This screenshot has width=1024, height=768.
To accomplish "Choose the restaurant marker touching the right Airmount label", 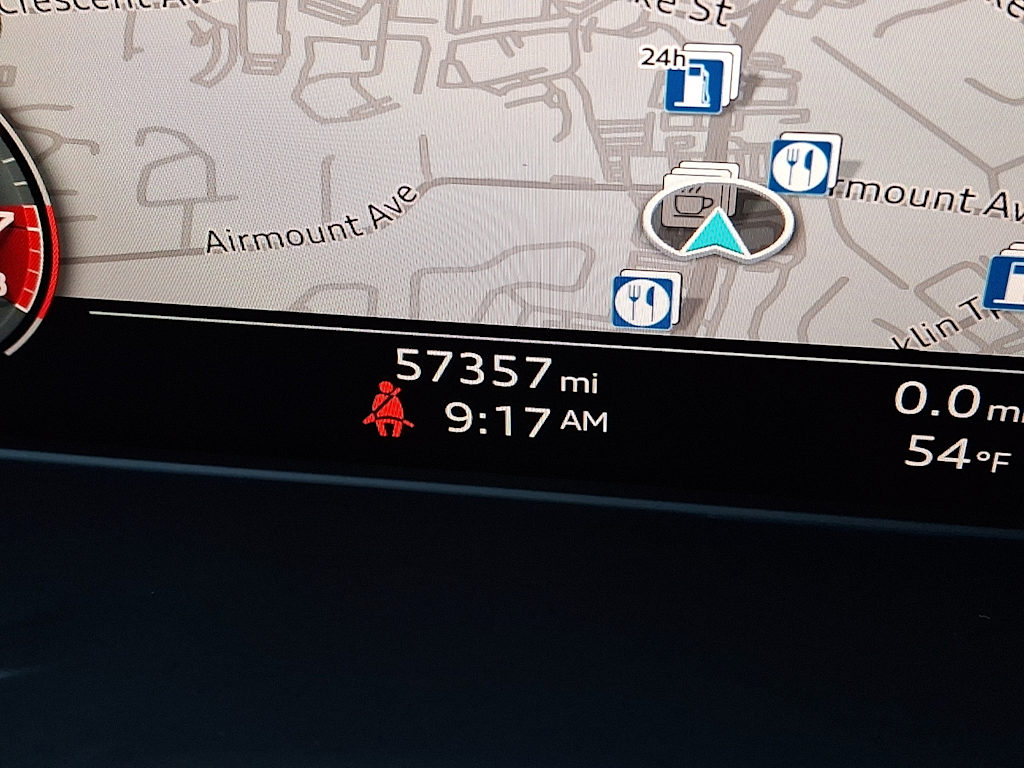I will 800,166.
